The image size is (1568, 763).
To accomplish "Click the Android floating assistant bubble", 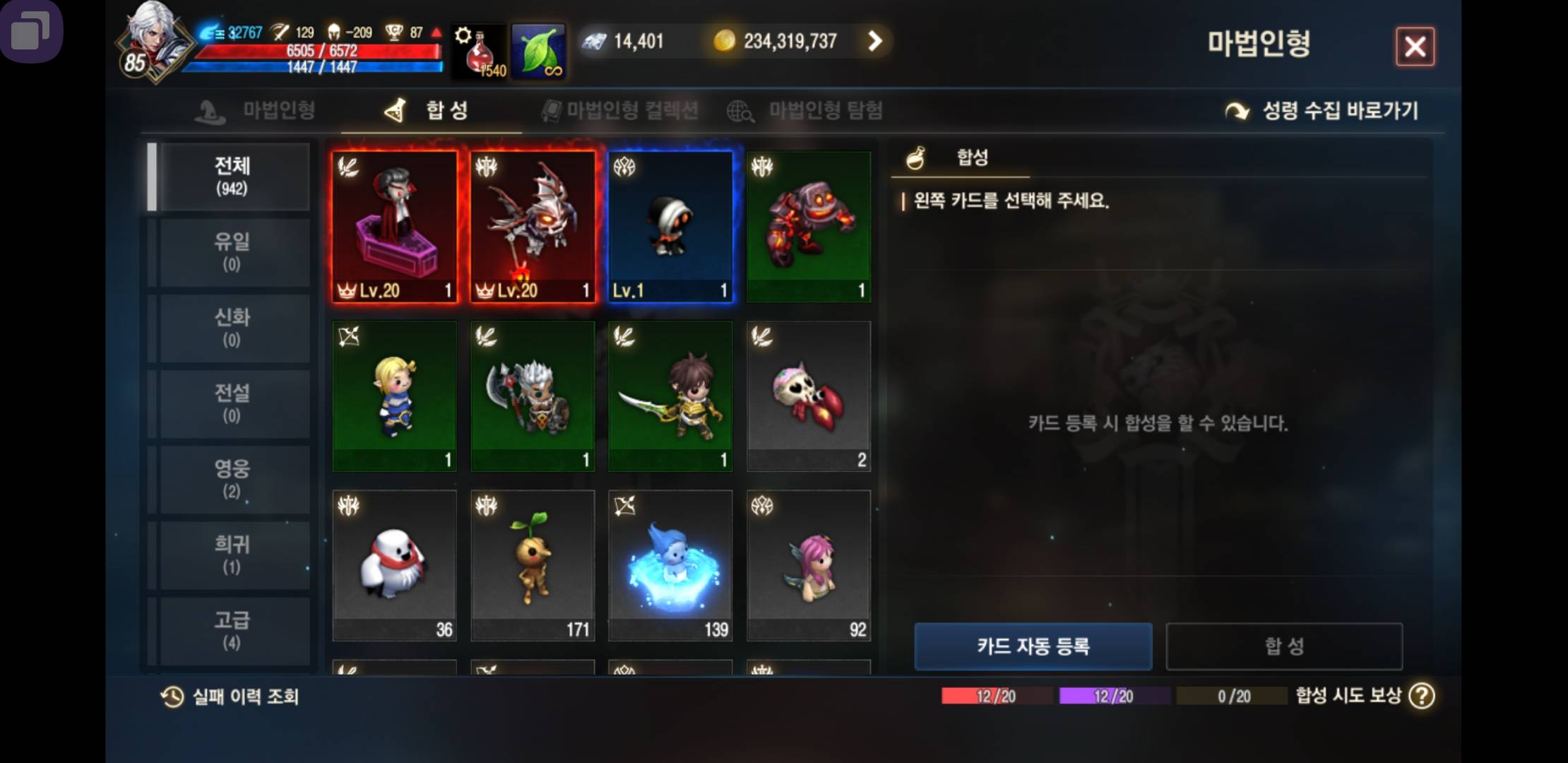I will pyautogui.click(x=30, y=30).
